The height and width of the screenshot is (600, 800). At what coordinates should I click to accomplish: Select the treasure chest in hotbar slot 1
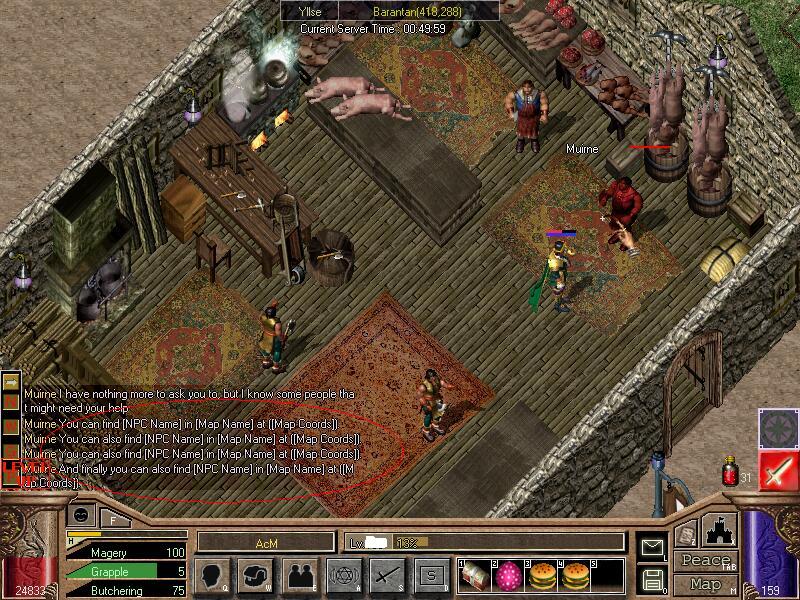pyautogui.click(x=474, y=575)
